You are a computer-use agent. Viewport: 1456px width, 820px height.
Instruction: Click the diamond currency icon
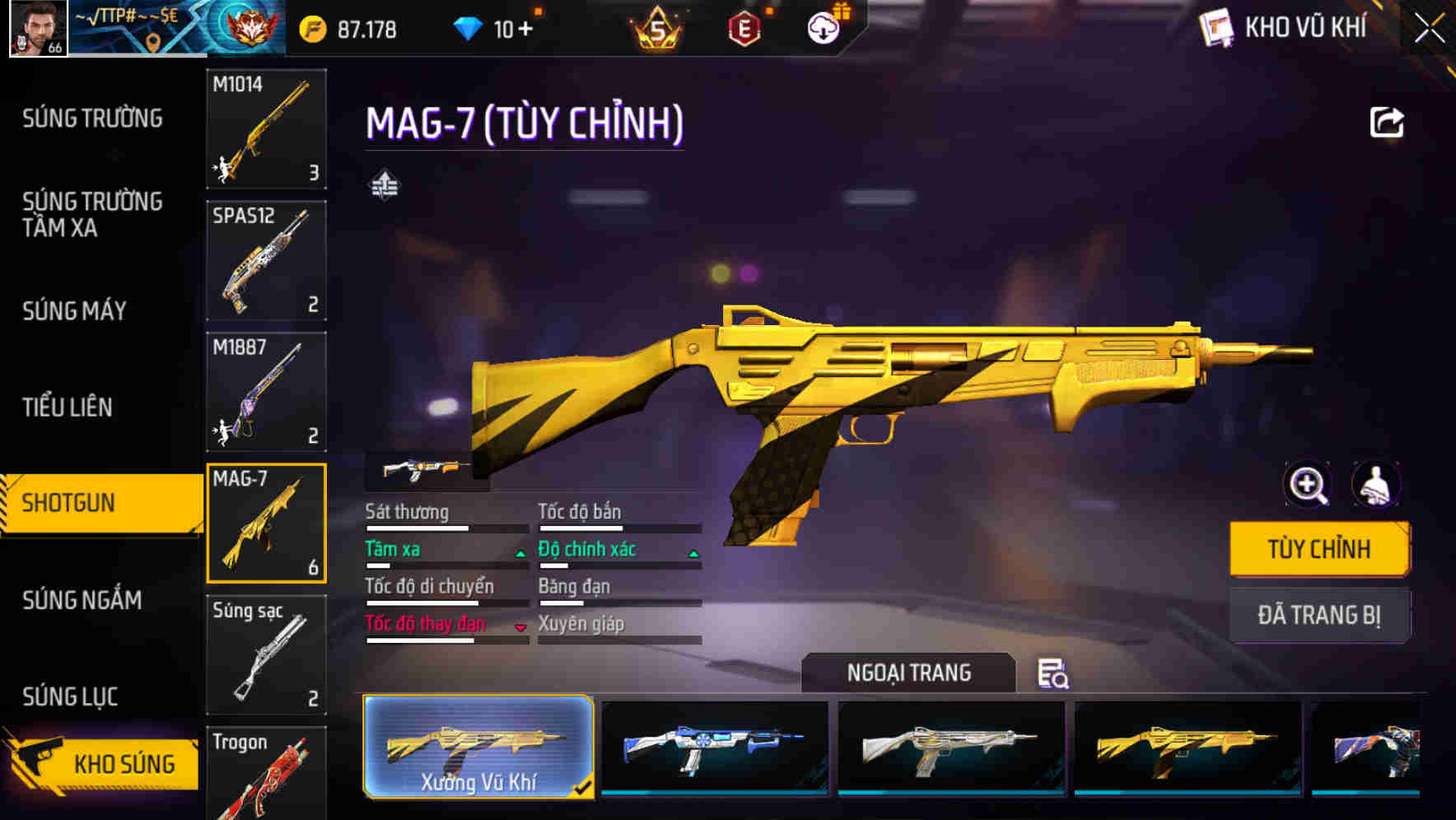pyautogui.click(x=466, y=27)
